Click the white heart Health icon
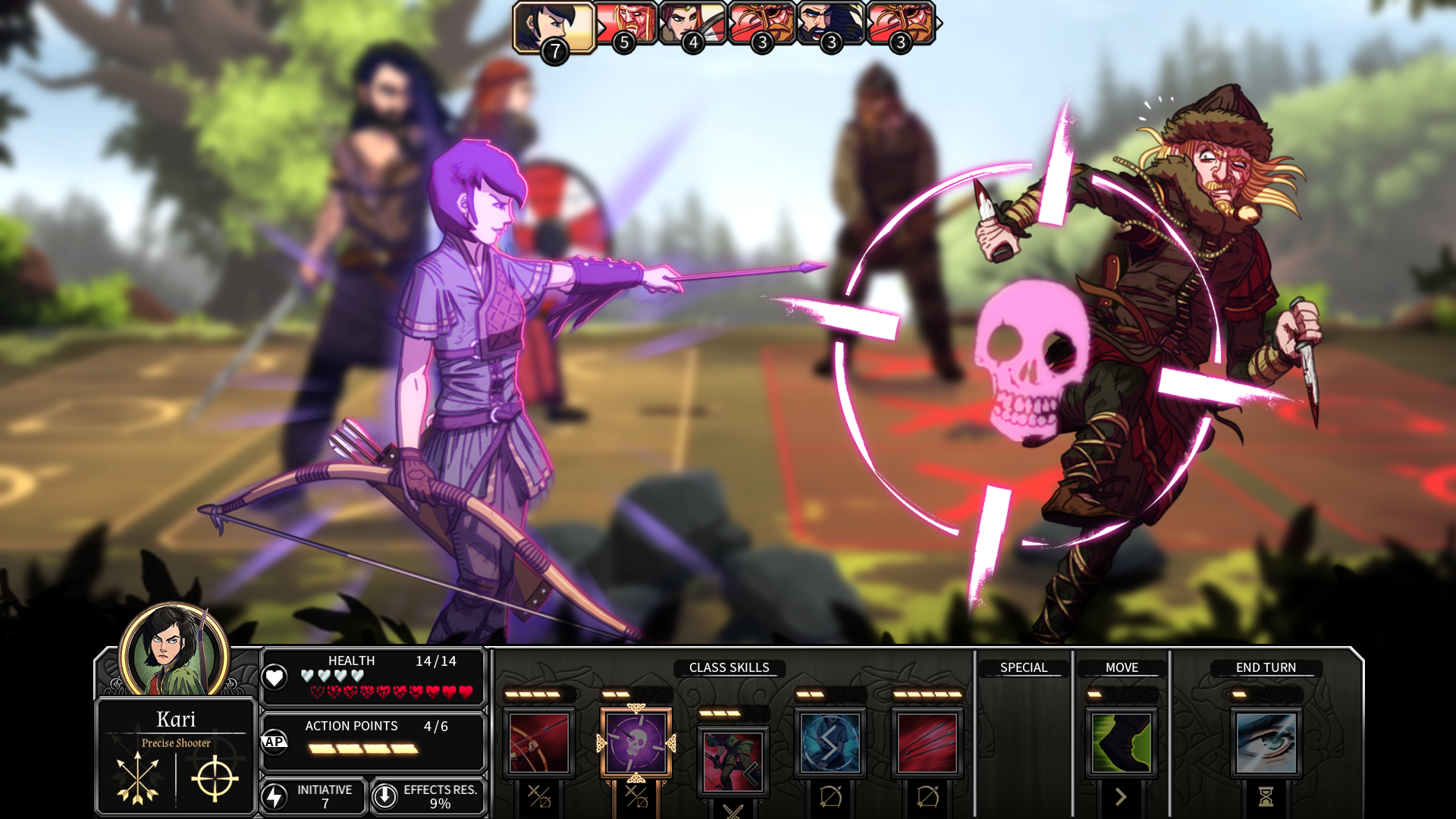Screen dimensions: 1456x819 [x=275, y=676]
